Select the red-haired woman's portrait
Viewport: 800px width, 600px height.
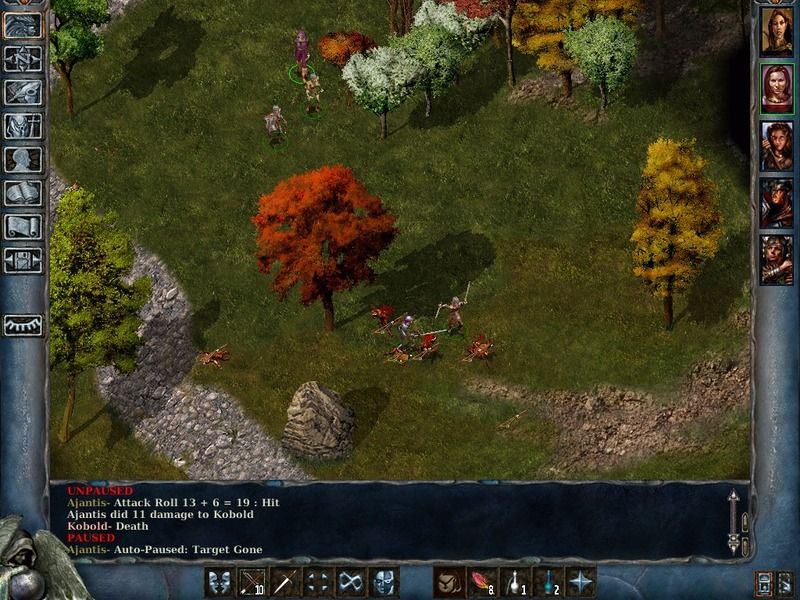tap(776, 89)
